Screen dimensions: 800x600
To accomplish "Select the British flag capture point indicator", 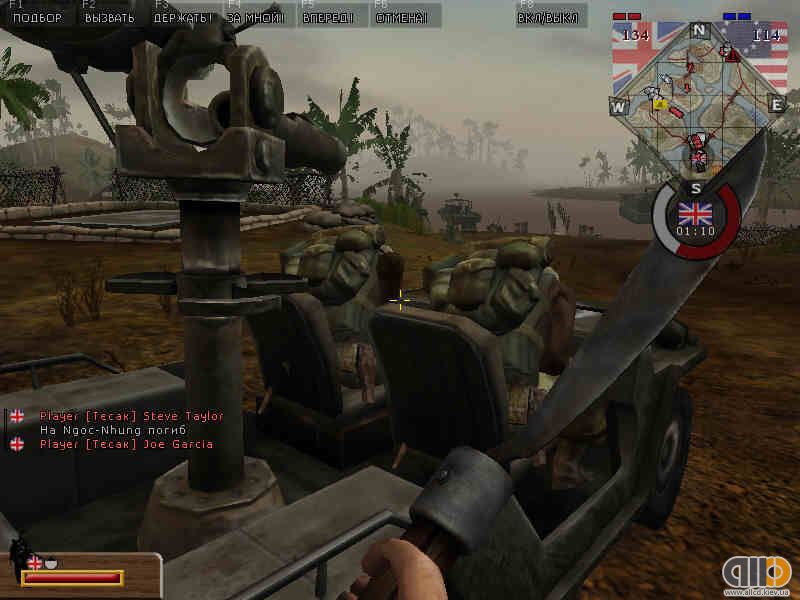I will click(x=696, y=213).
